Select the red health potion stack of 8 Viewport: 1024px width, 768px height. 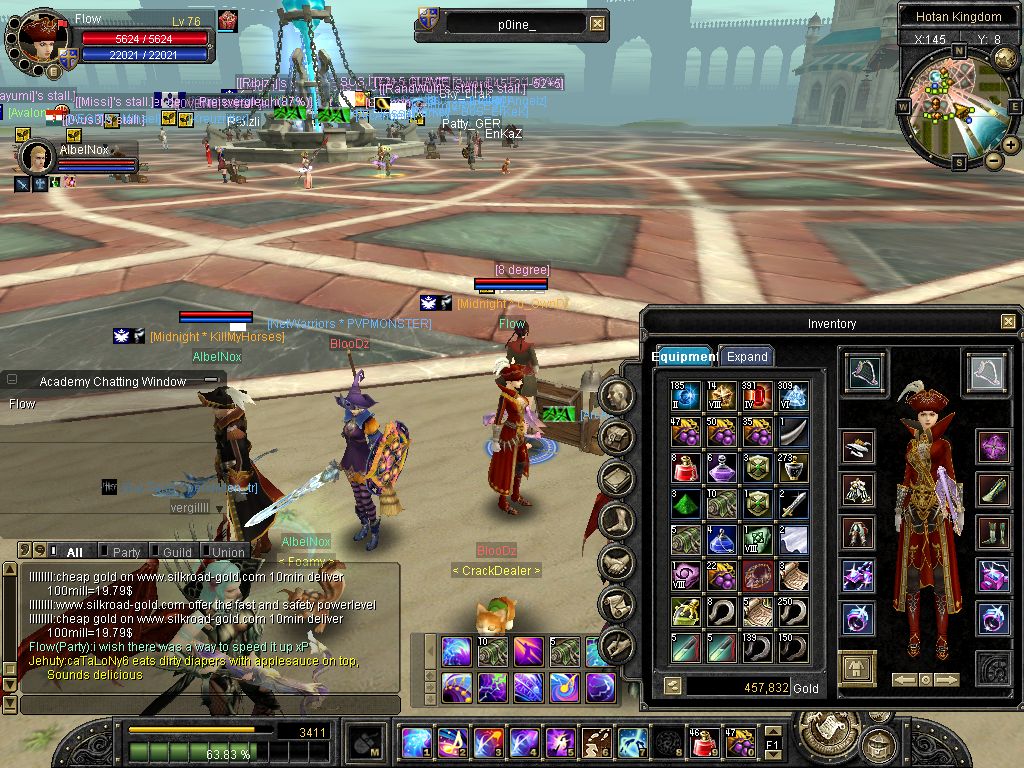(685, 467)
